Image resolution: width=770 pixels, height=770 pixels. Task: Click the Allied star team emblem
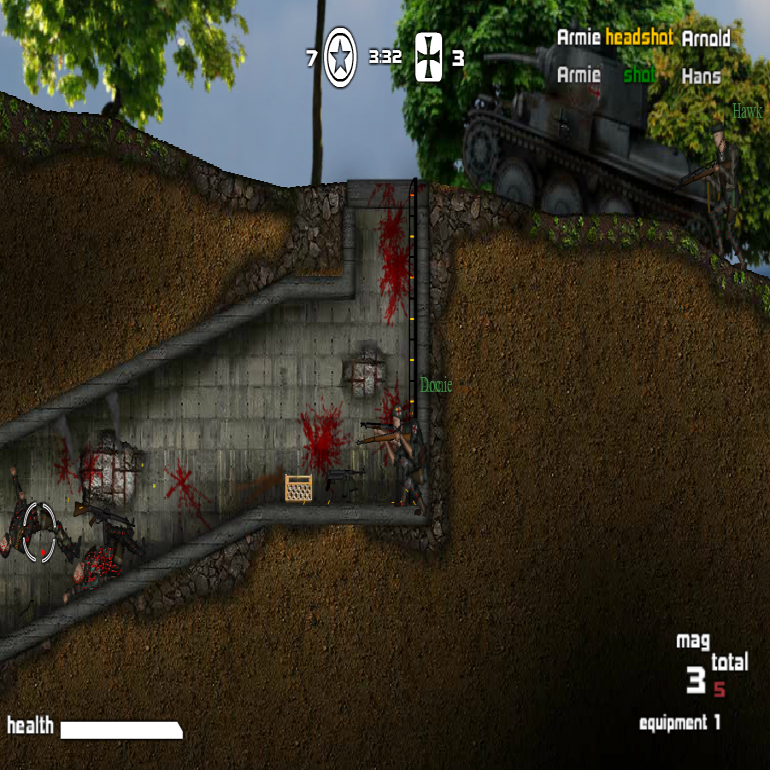[x=340, y=57]
